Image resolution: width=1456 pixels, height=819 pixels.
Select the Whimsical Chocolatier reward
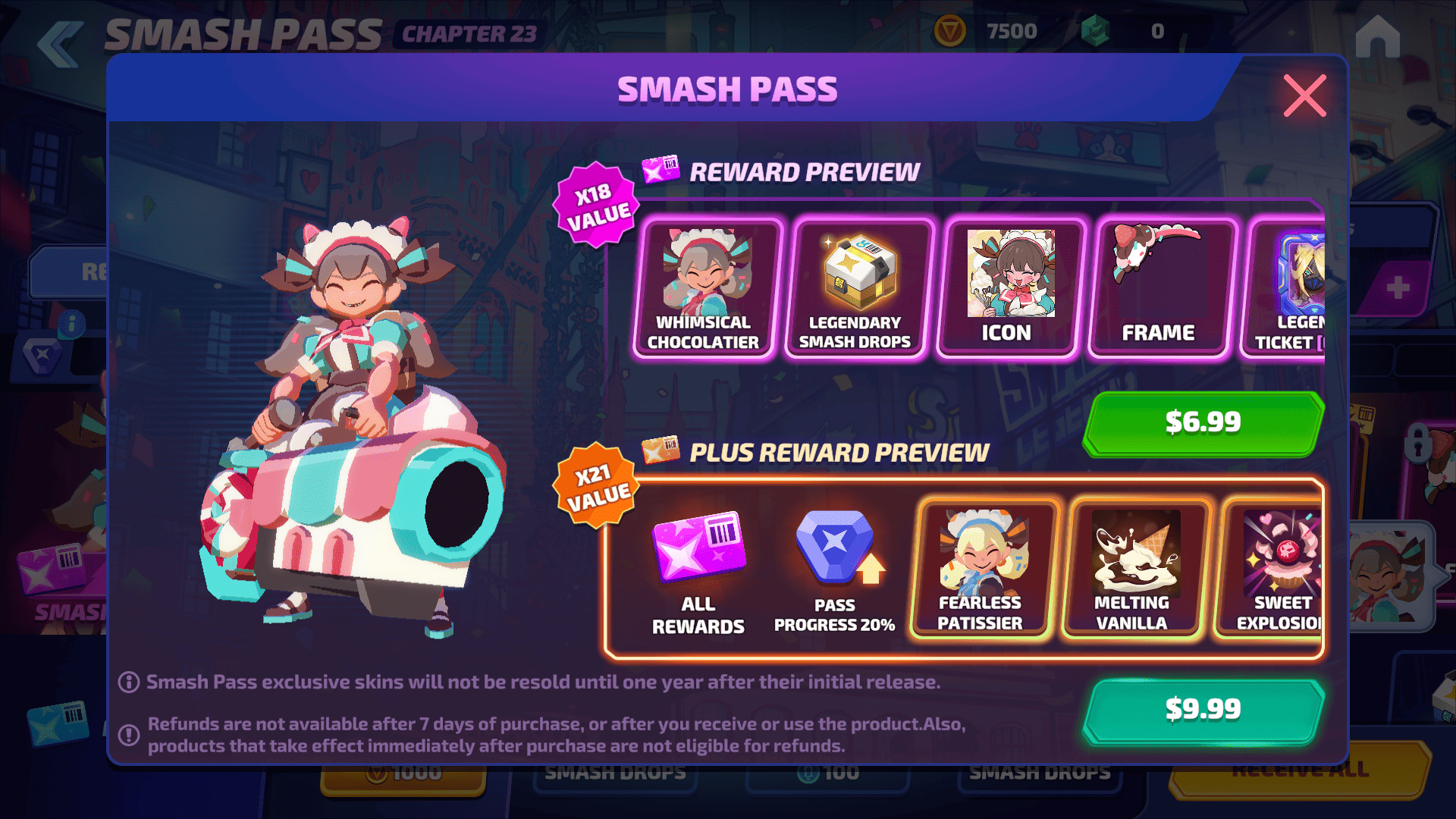[x=704, y=288]
